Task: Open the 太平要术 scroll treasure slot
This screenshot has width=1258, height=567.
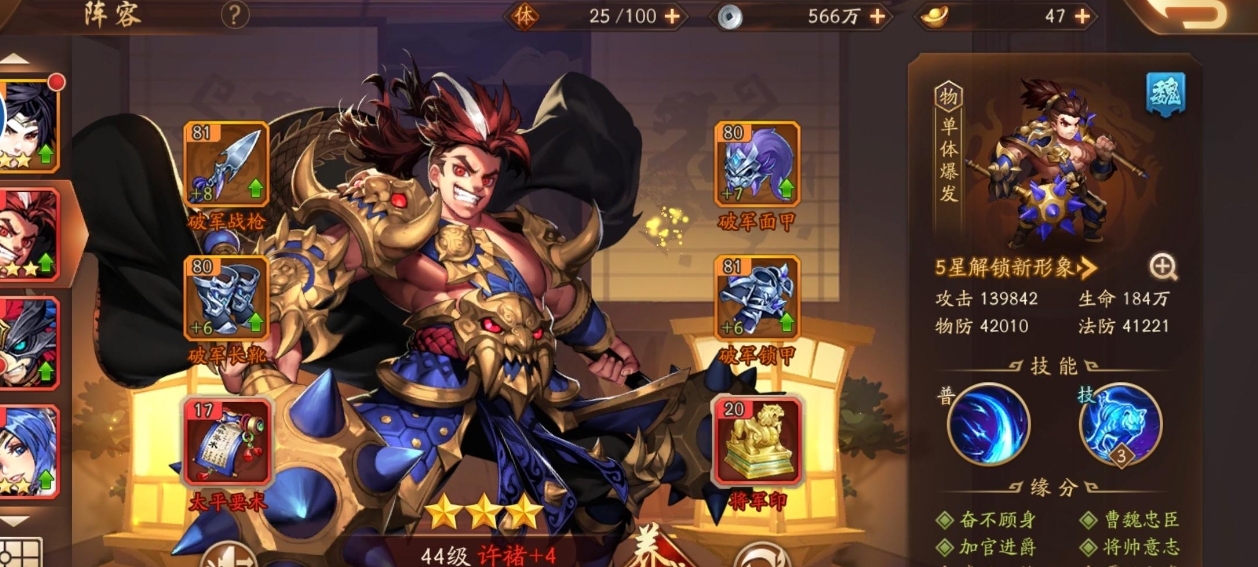Action: pyautogui.click(x=227, y=441)
